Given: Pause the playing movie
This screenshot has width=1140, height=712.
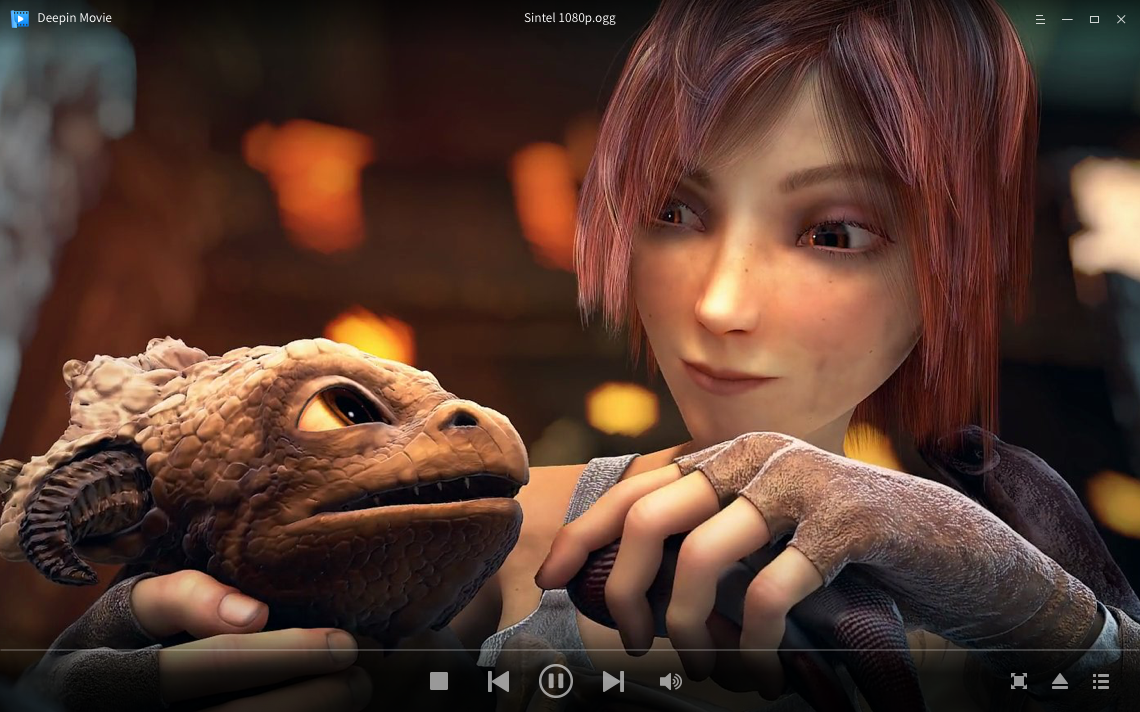Looking at the screenshot, I should pos(555,681).
